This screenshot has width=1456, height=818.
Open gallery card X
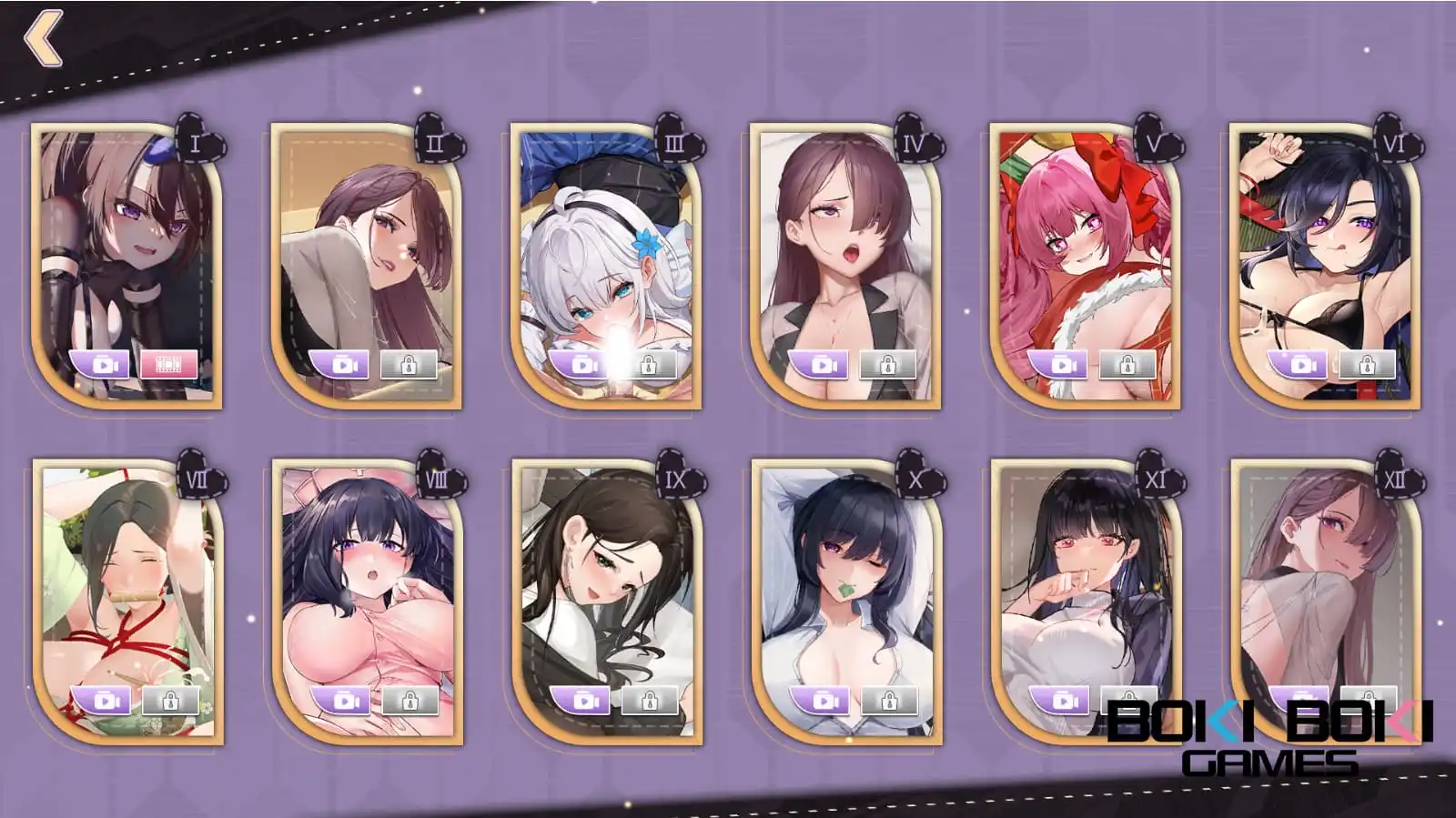coord(844,582)
